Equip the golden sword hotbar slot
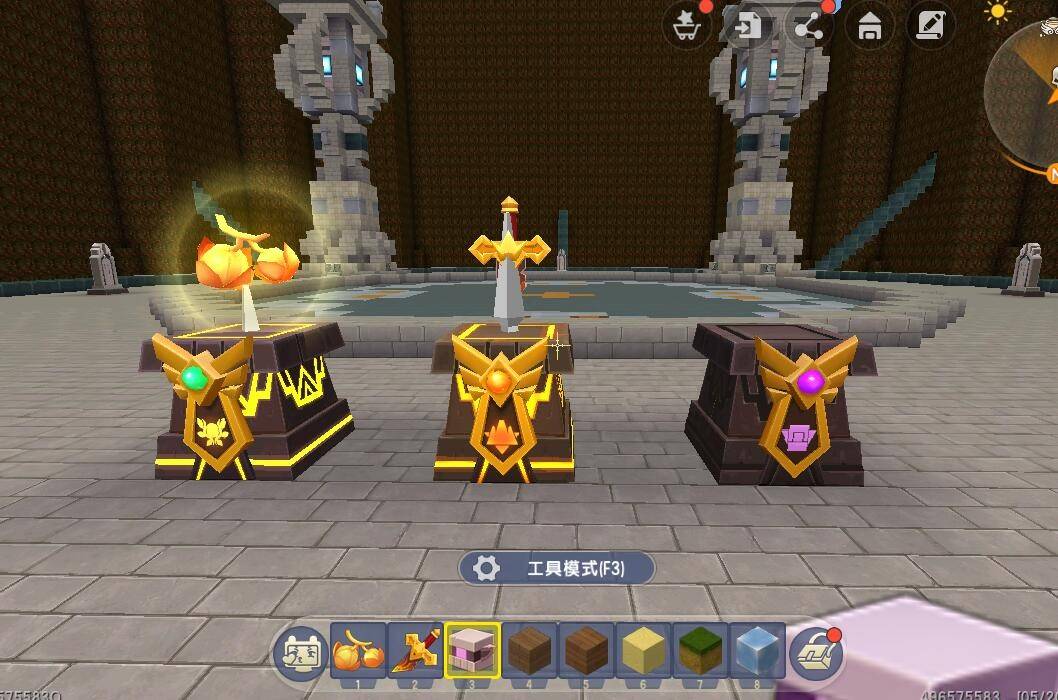 (416, 651)
